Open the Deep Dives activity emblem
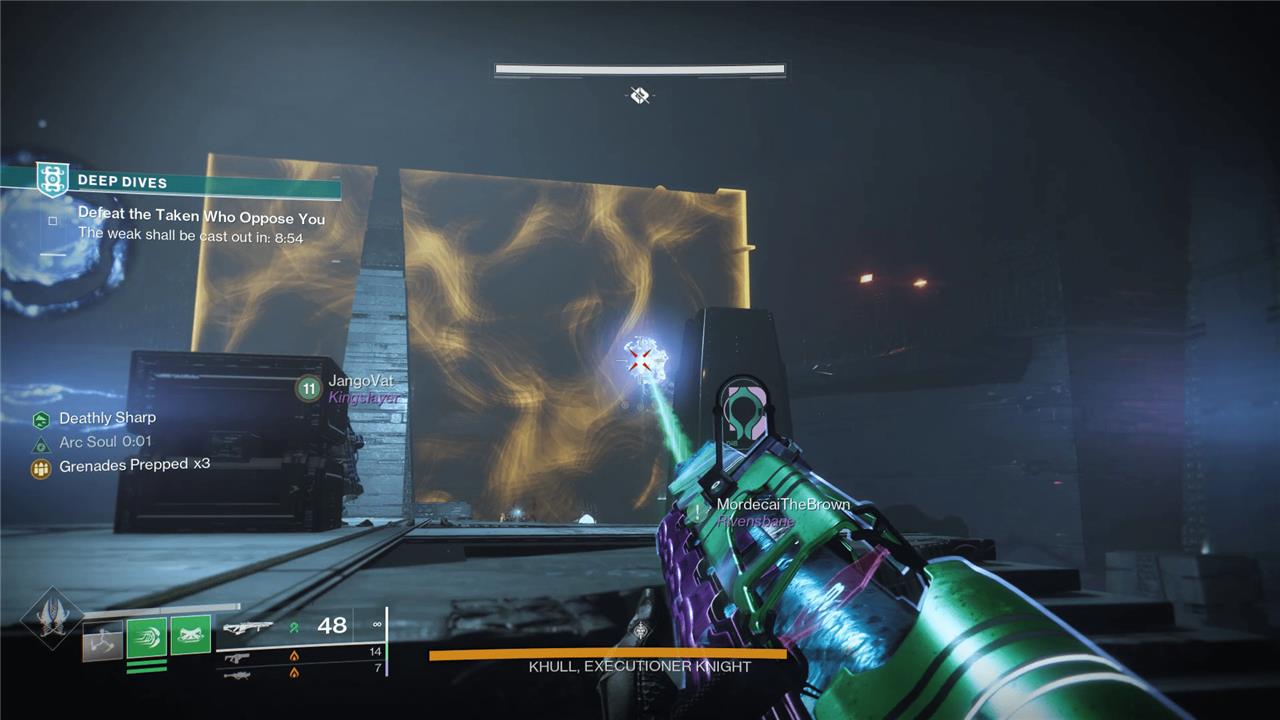 (52, 180)
